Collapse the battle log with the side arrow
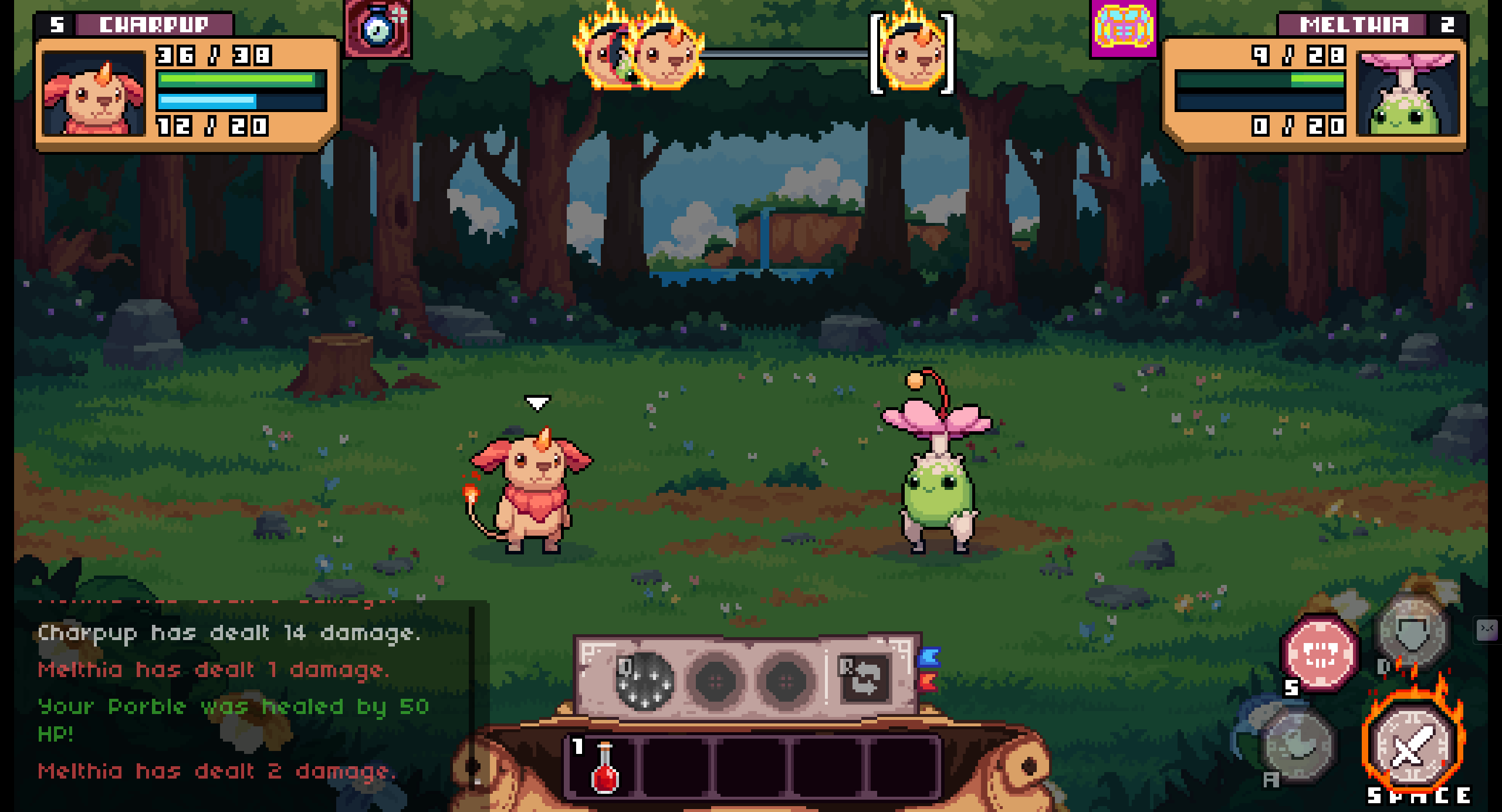 (x=1486, y=630)
